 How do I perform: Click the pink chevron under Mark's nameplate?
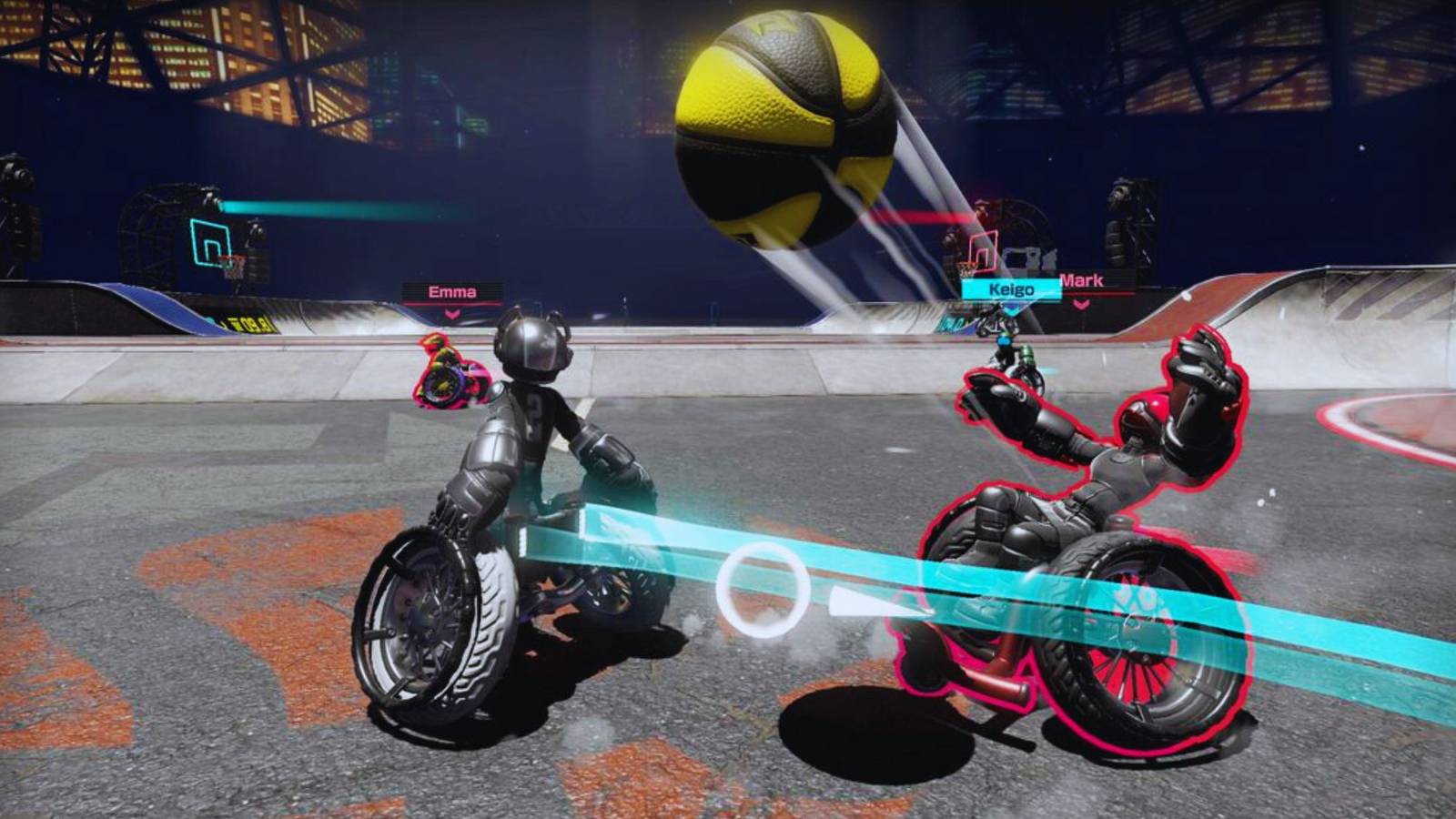coord(1081,303)
